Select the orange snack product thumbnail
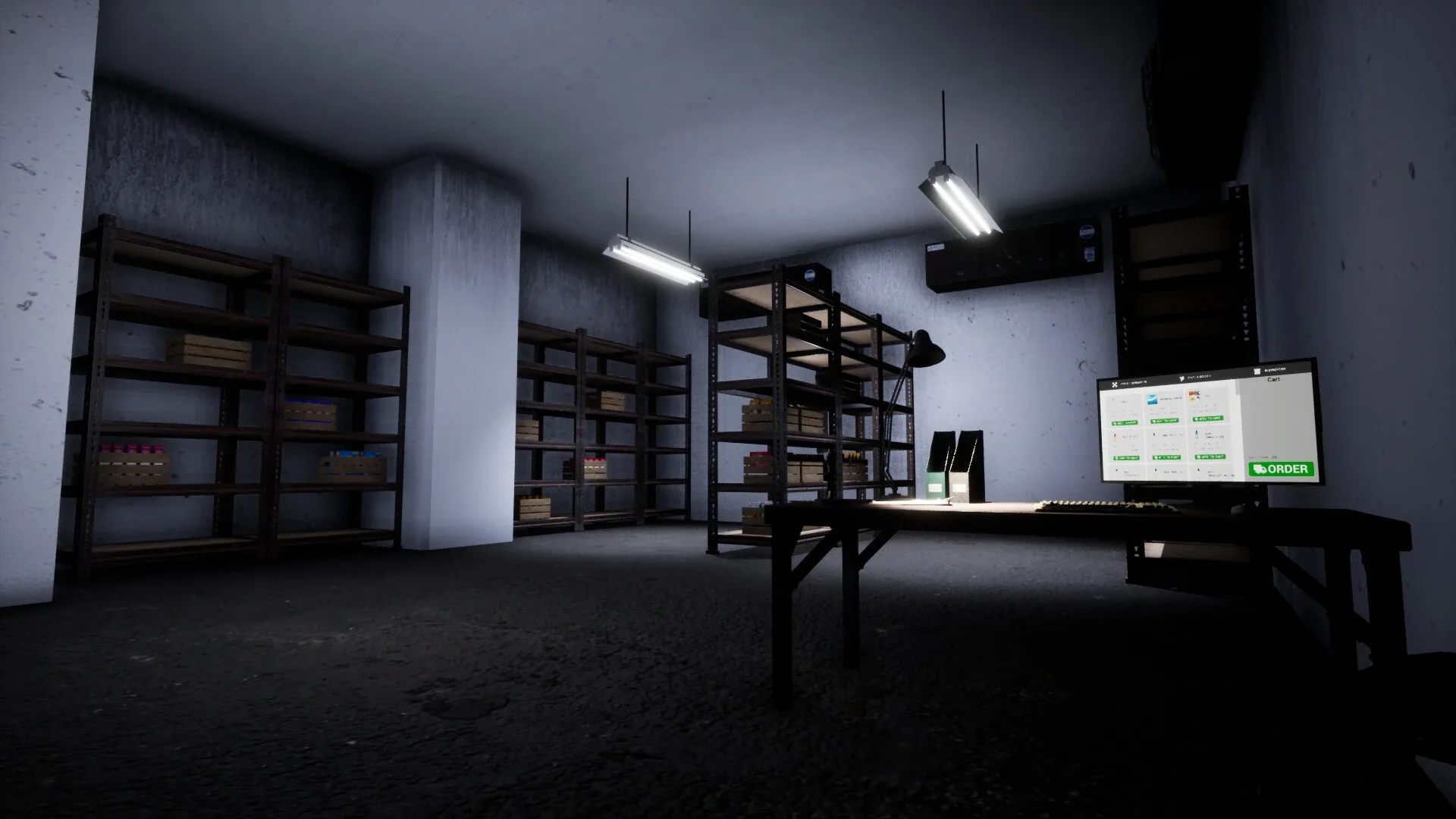The width and height of the screenshot is (1456, 819). [x=1194, y=395]
